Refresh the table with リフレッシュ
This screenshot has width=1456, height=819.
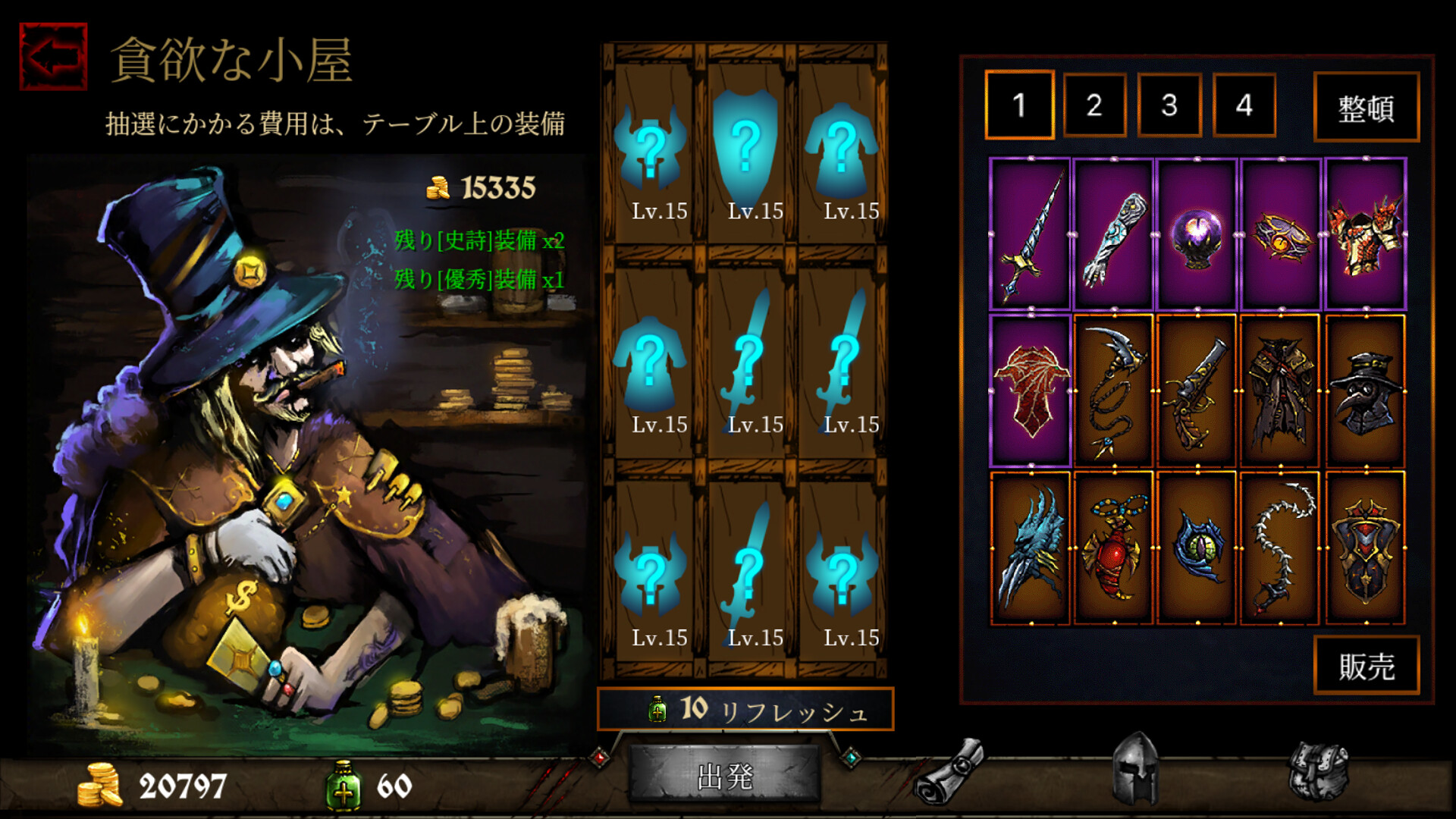click(745, 710)
